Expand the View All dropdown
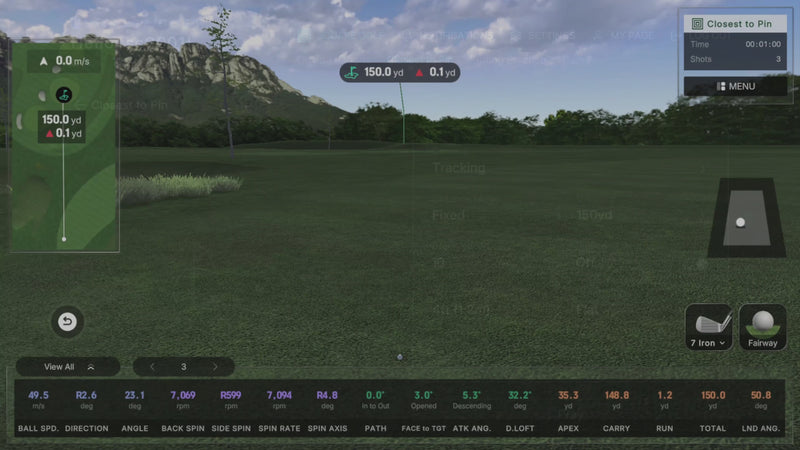Viewport: 800px width, 450px height. pos(67,367)
